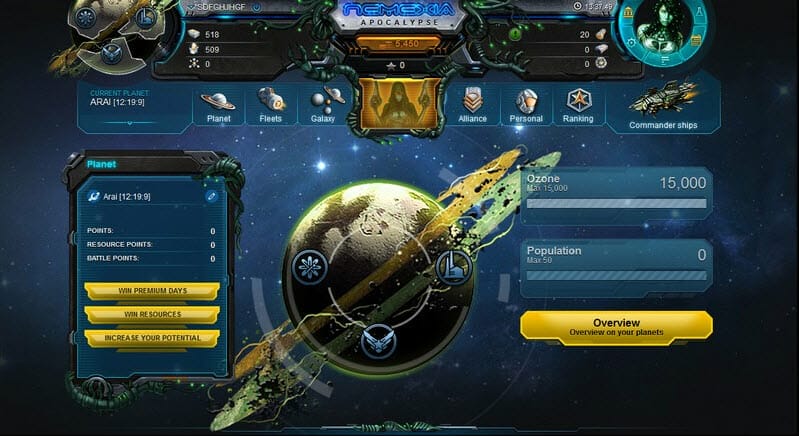Screen dimensions: 799x436
Task: Choose Win Resources
Action: coord(151,315)
